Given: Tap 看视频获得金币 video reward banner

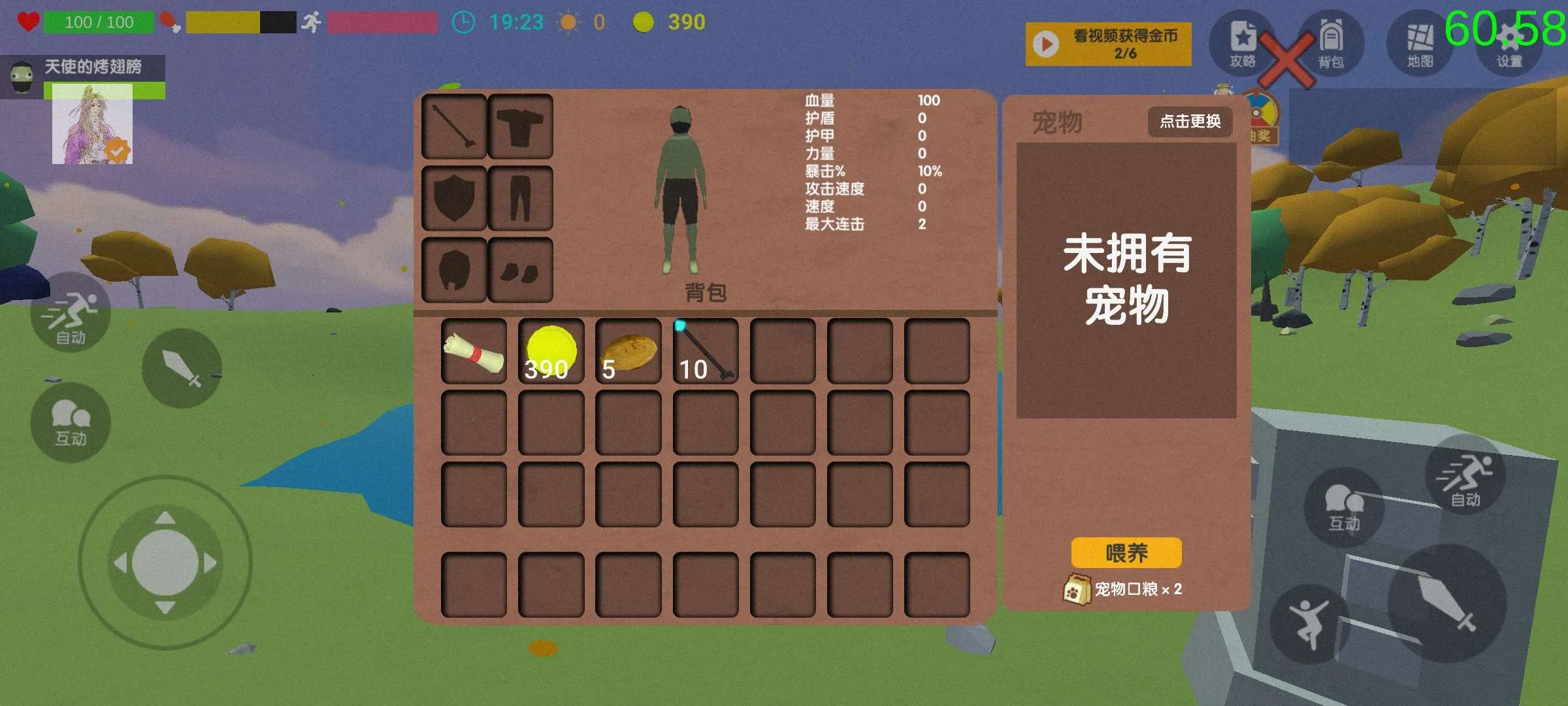Looking at the screenshot, I should coord(1107,42).
